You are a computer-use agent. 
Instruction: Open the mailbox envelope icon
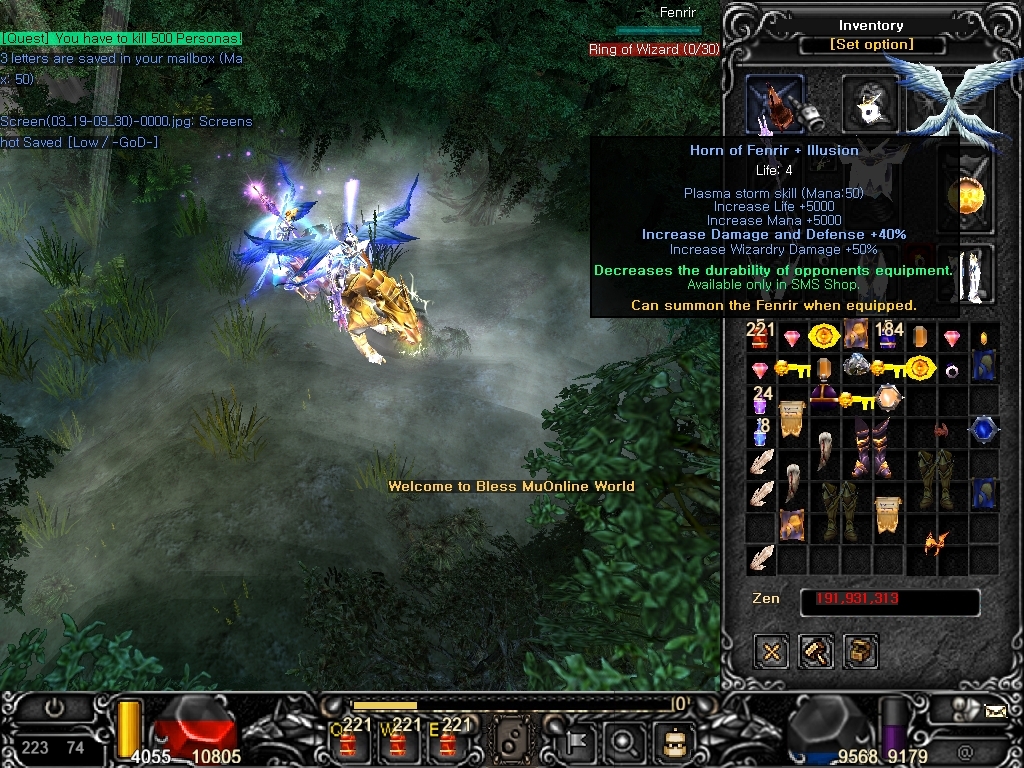pos(995,712)
